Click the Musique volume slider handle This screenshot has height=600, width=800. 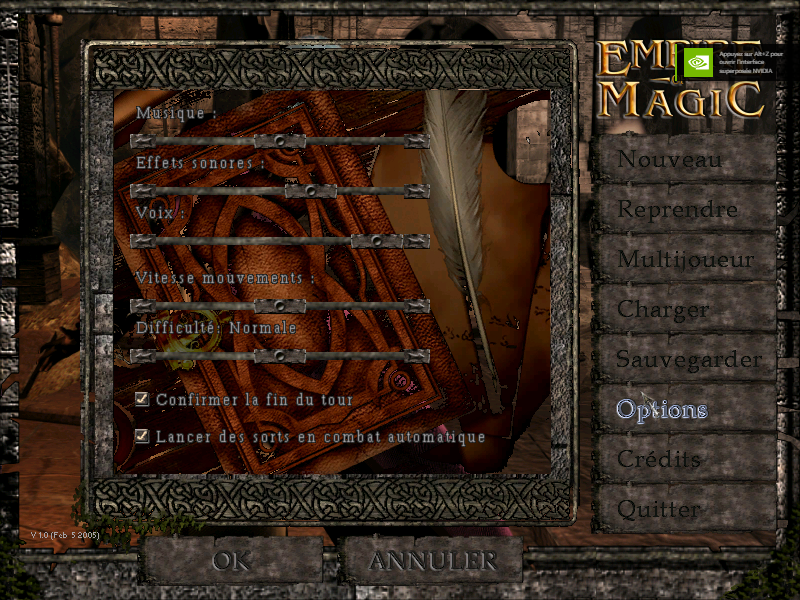[280, 141]
